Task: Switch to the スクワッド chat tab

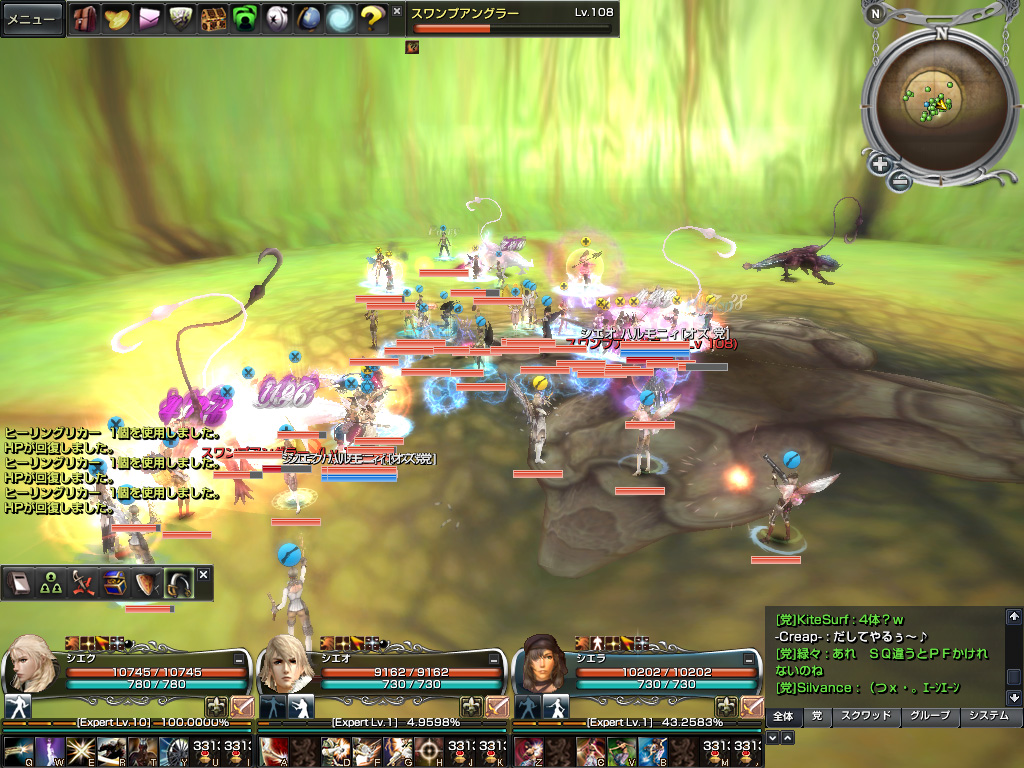Action: (866, 716)
